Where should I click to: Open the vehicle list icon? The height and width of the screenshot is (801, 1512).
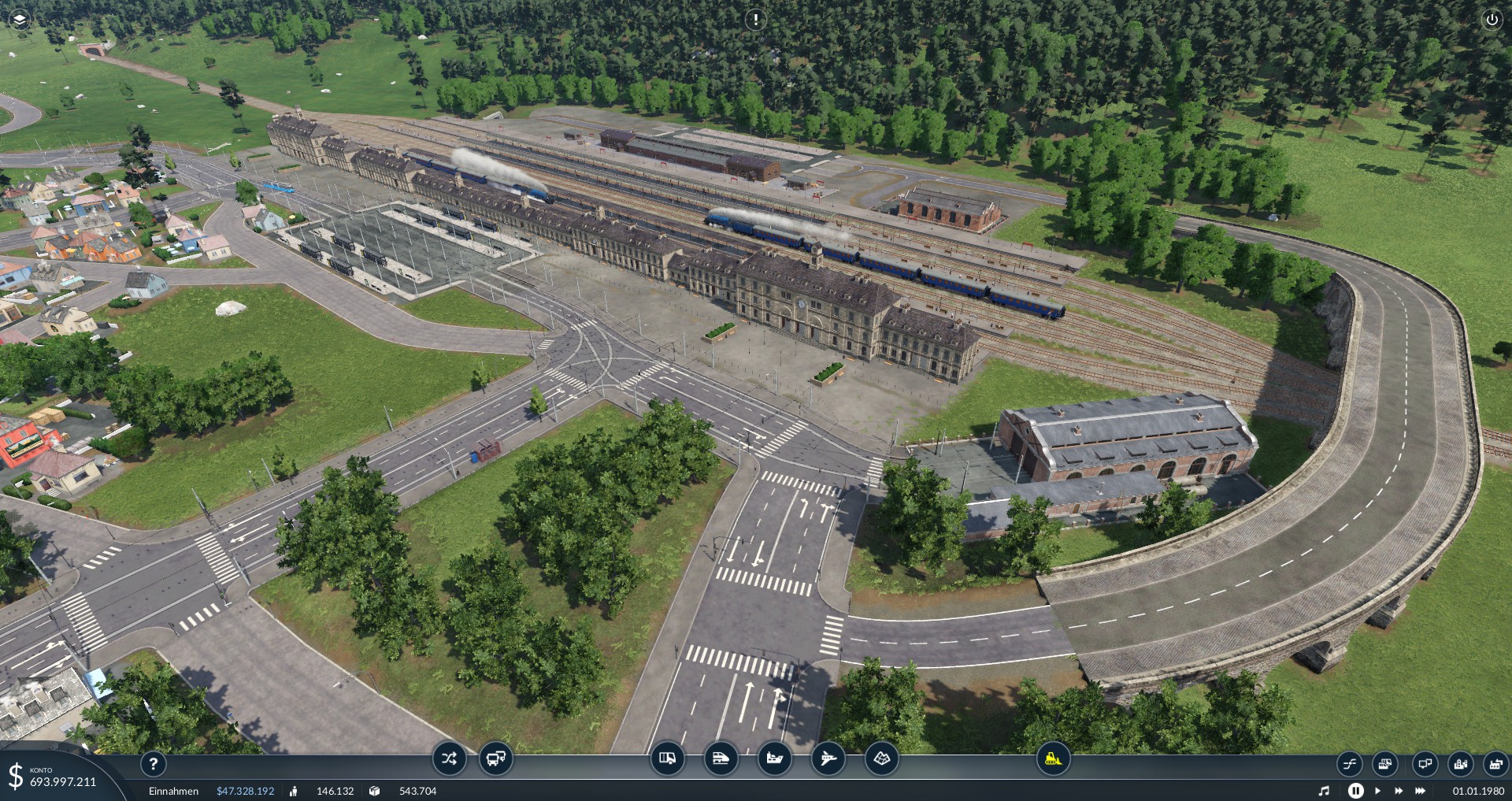(x=1385, y=763)
